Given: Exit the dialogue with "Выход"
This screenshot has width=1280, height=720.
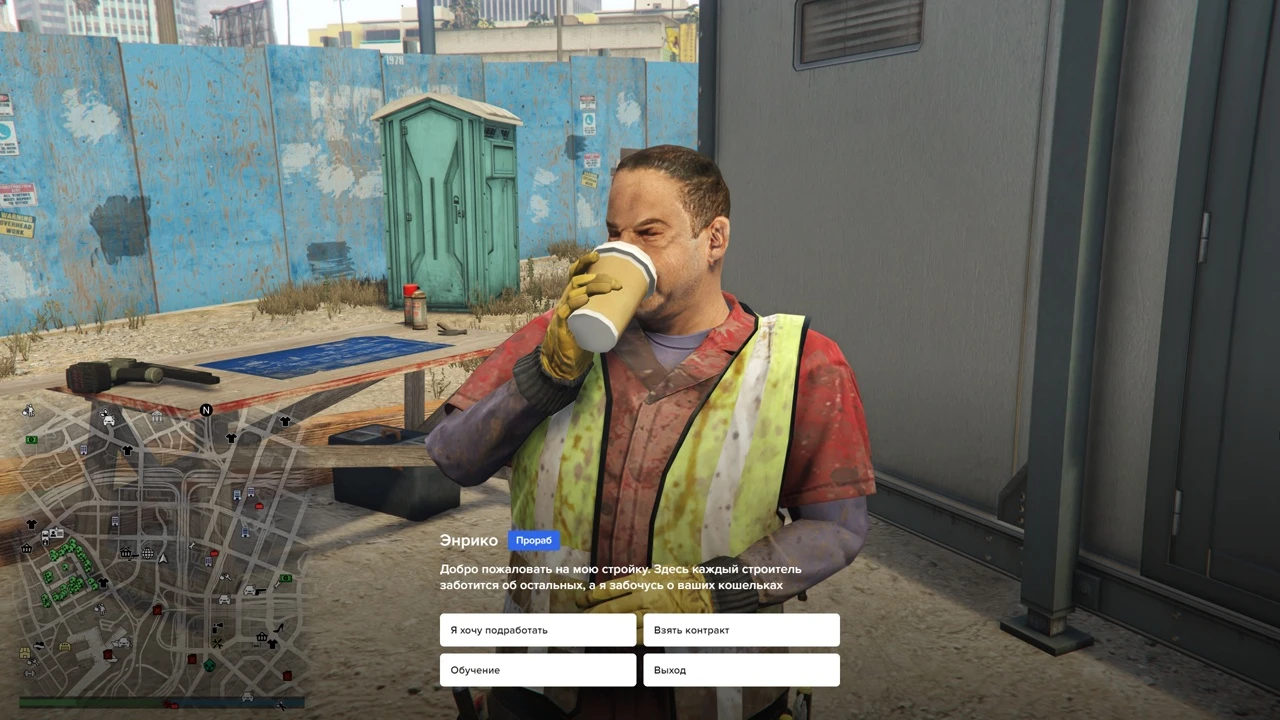Looking at the screenshot, I should coord(741,670).
